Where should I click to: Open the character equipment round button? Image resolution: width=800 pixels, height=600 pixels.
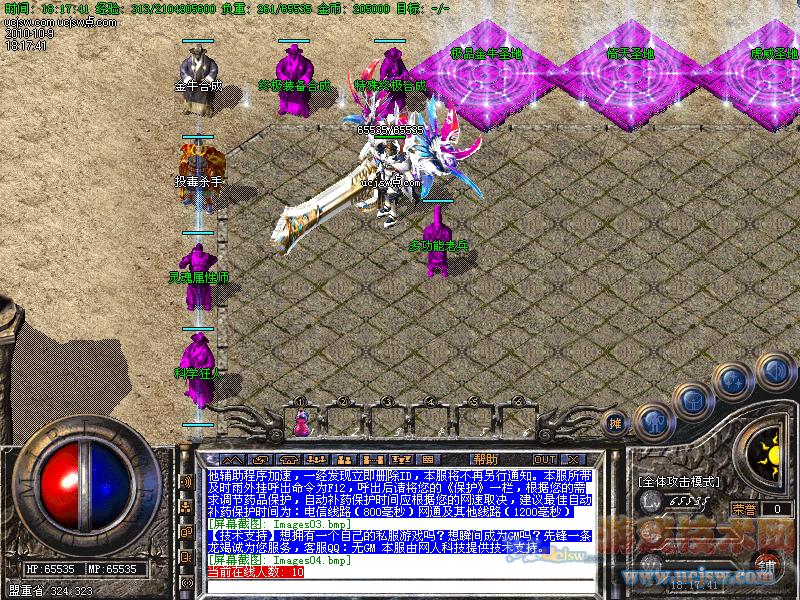[653, 418]
